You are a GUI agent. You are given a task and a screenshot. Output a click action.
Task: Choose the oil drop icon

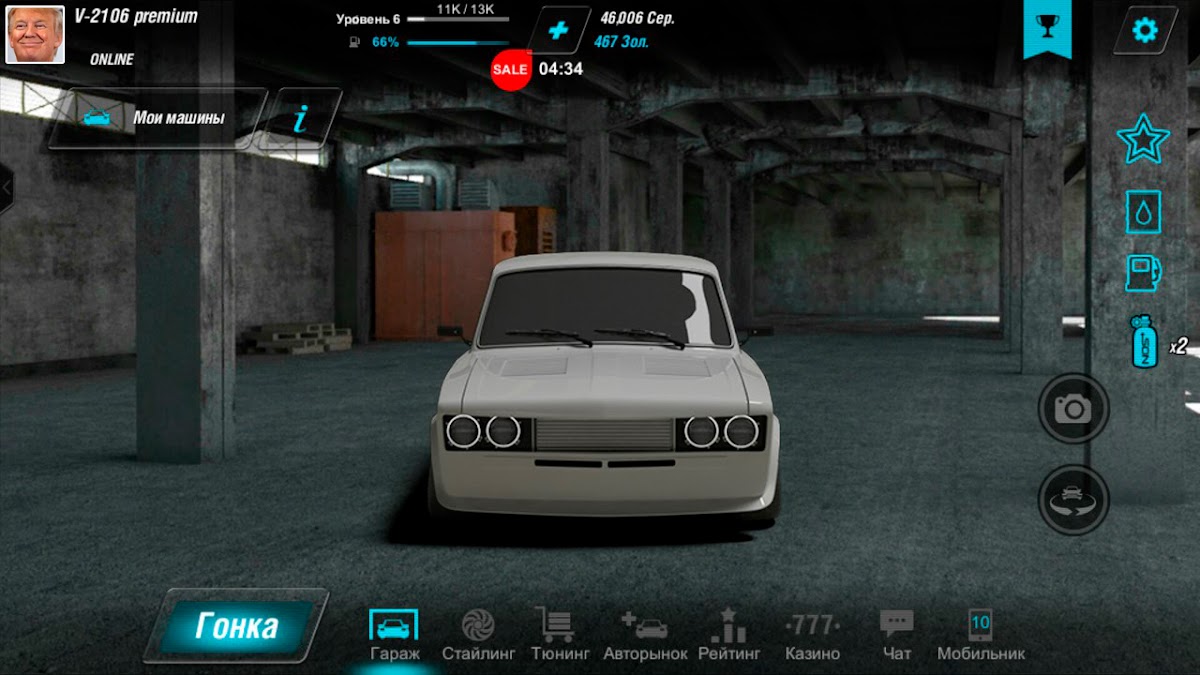click(x=1143, y=212)
